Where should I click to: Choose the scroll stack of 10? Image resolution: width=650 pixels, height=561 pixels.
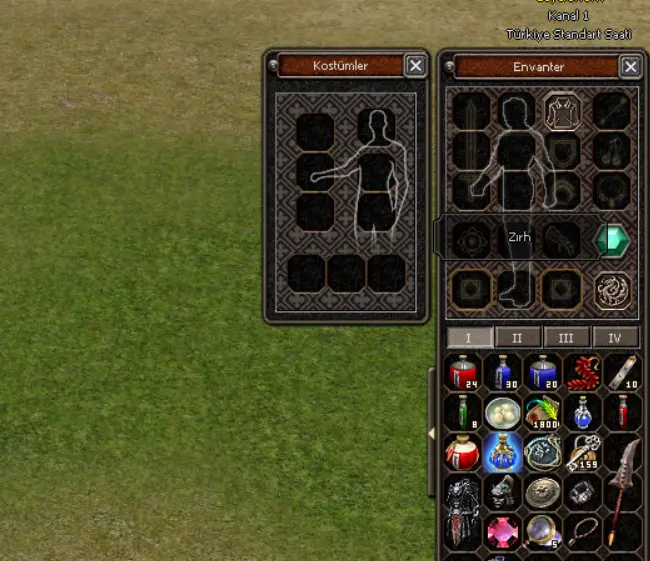tap(621, 372)
